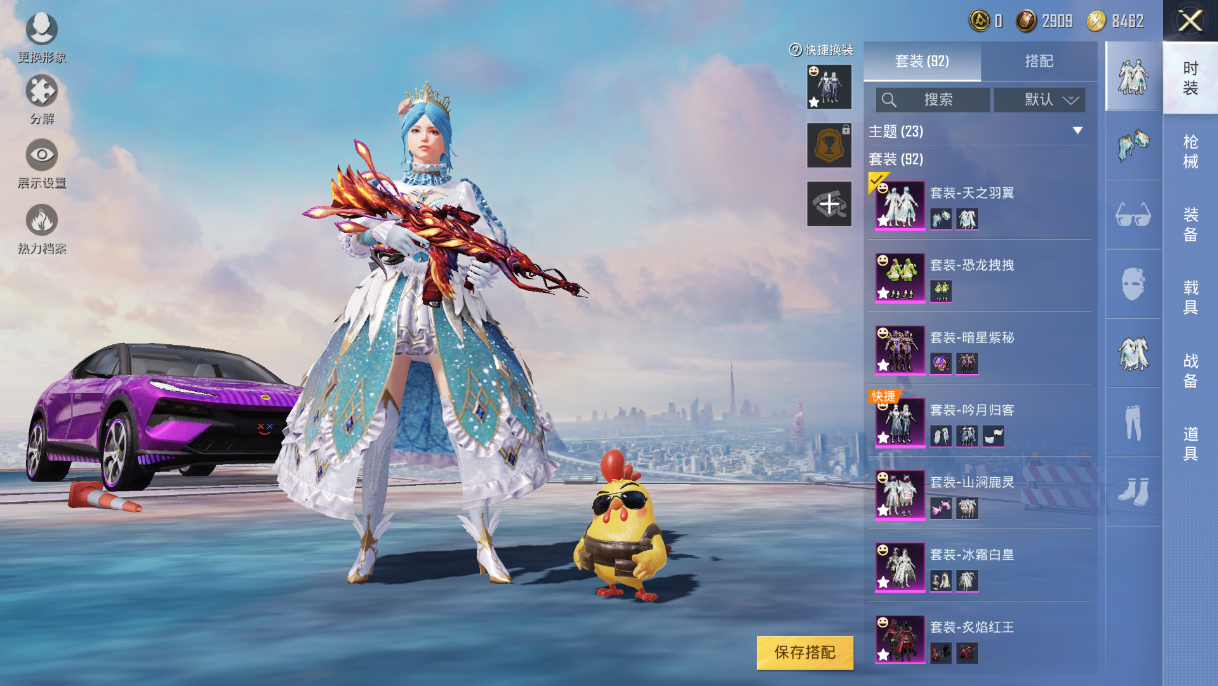Click the 搜索 search box
Viewport: 1218px width, 686px height.
tap(933, 100)
